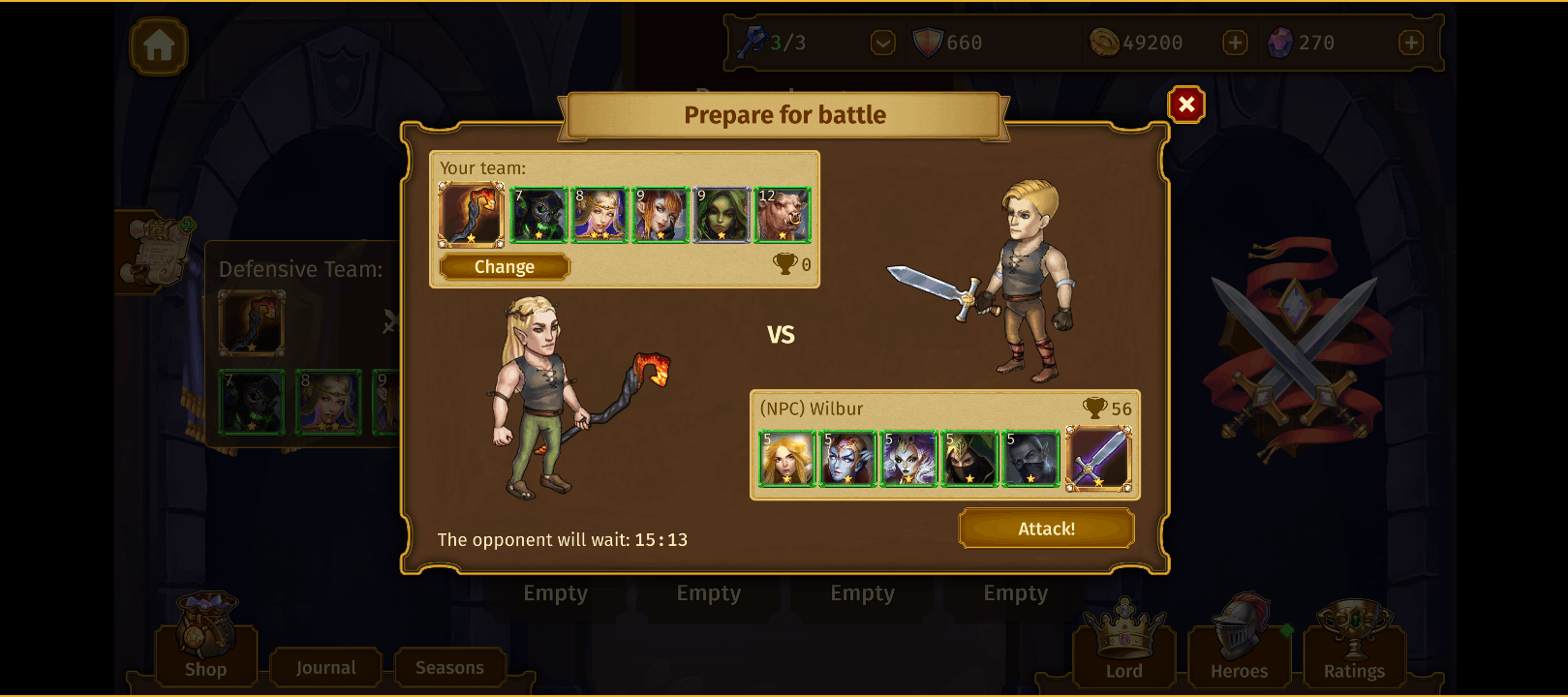The width and height of the screenshot is (1568, 697).
Task: Choose the red-haired level 9 hero
Action: tap(661, 215)
